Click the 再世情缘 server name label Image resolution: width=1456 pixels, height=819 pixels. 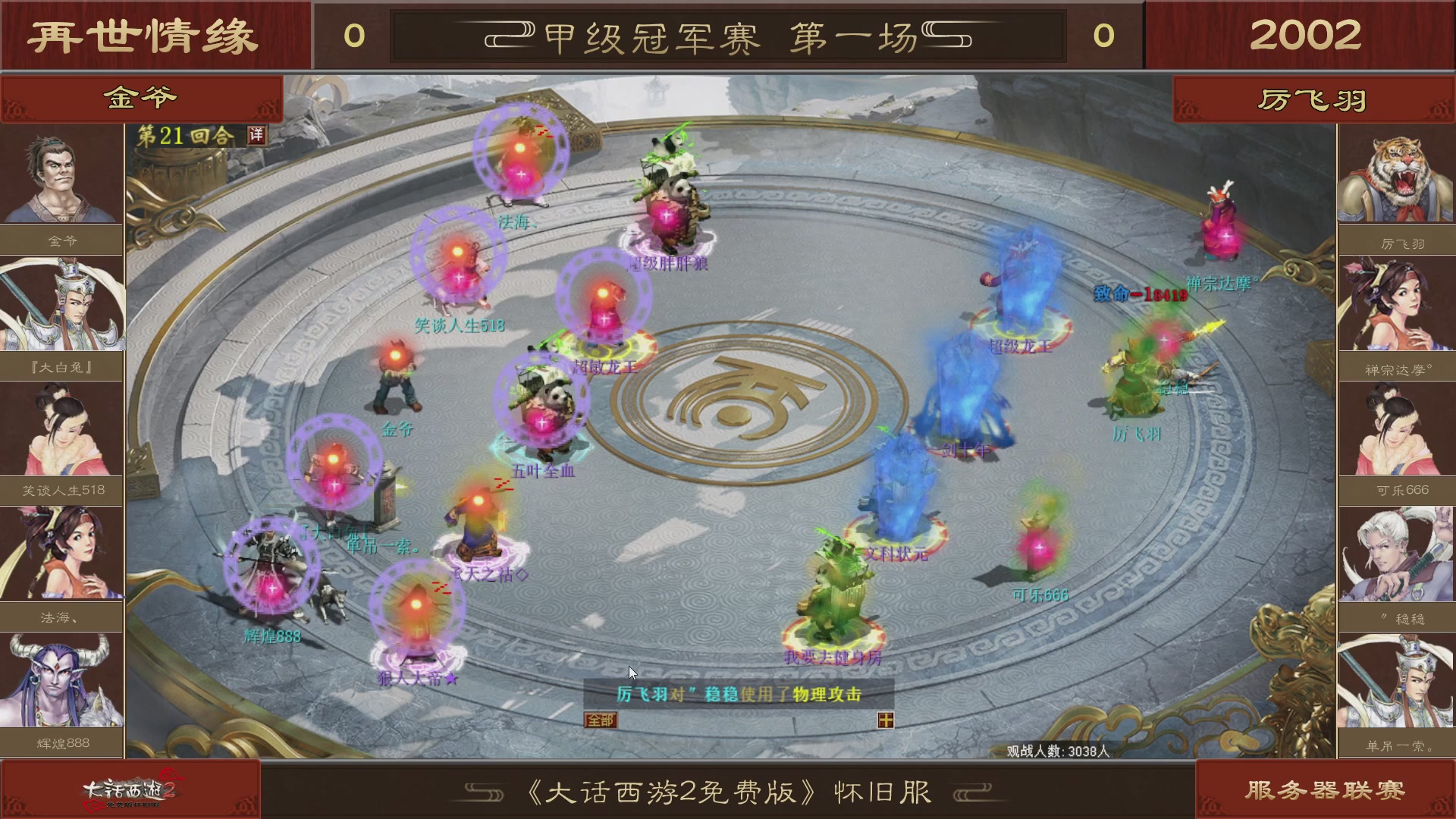140,33
